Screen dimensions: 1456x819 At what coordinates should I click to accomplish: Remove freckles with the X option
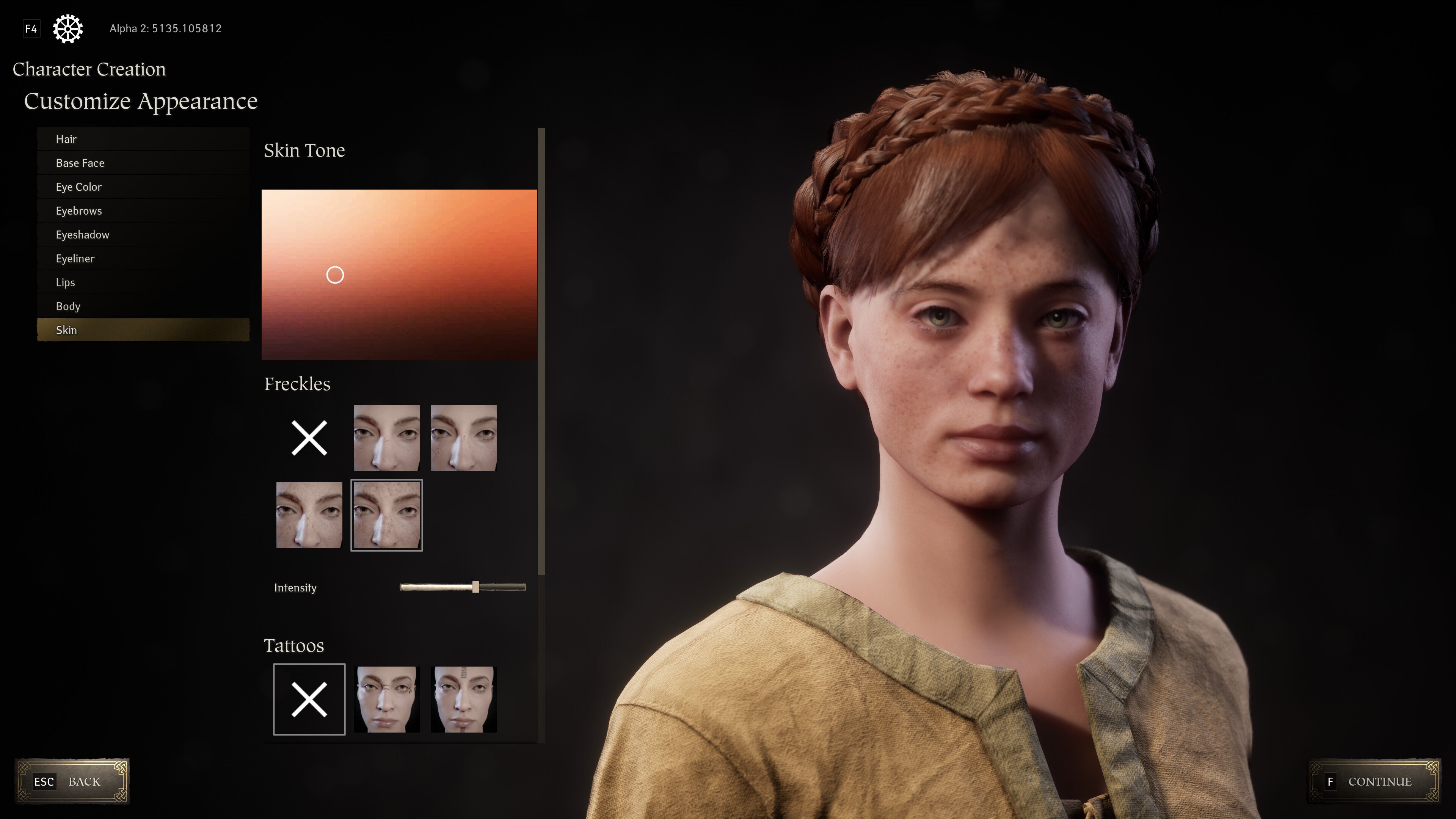(309, 438)
